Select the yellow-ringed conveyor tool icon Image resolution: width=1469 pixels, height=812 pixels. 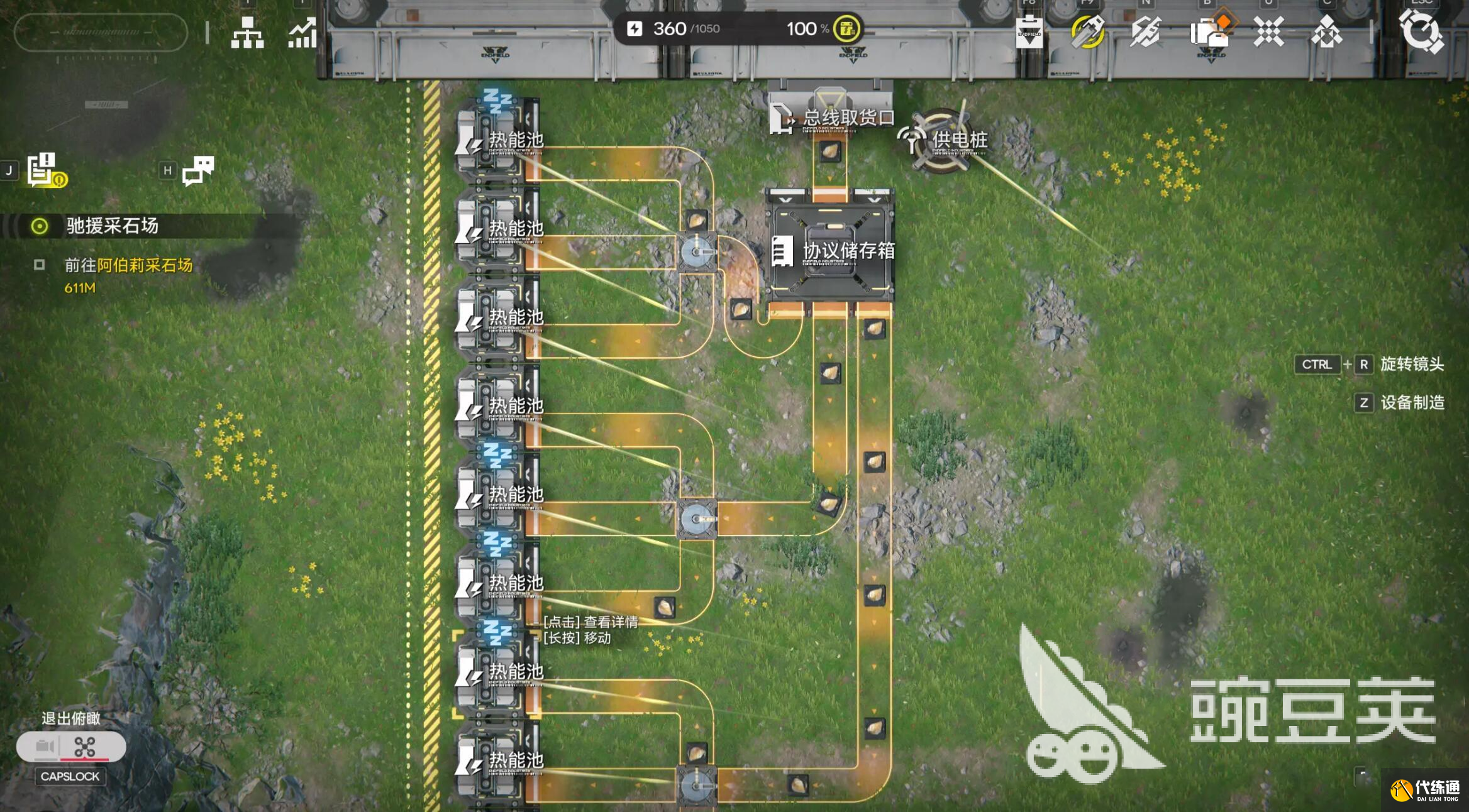pyautogui.click(x=1088, y=31)
